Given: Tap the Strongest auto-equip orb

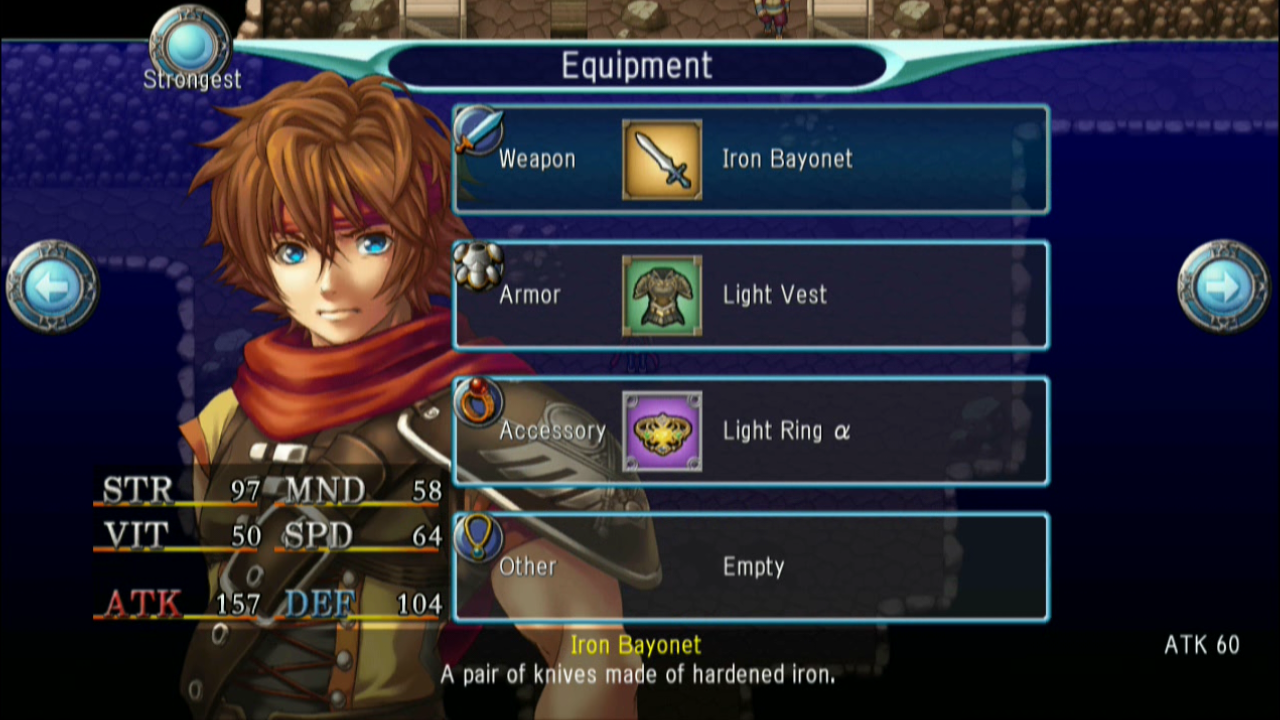Looking at the screenshot, I should [190, 45].
